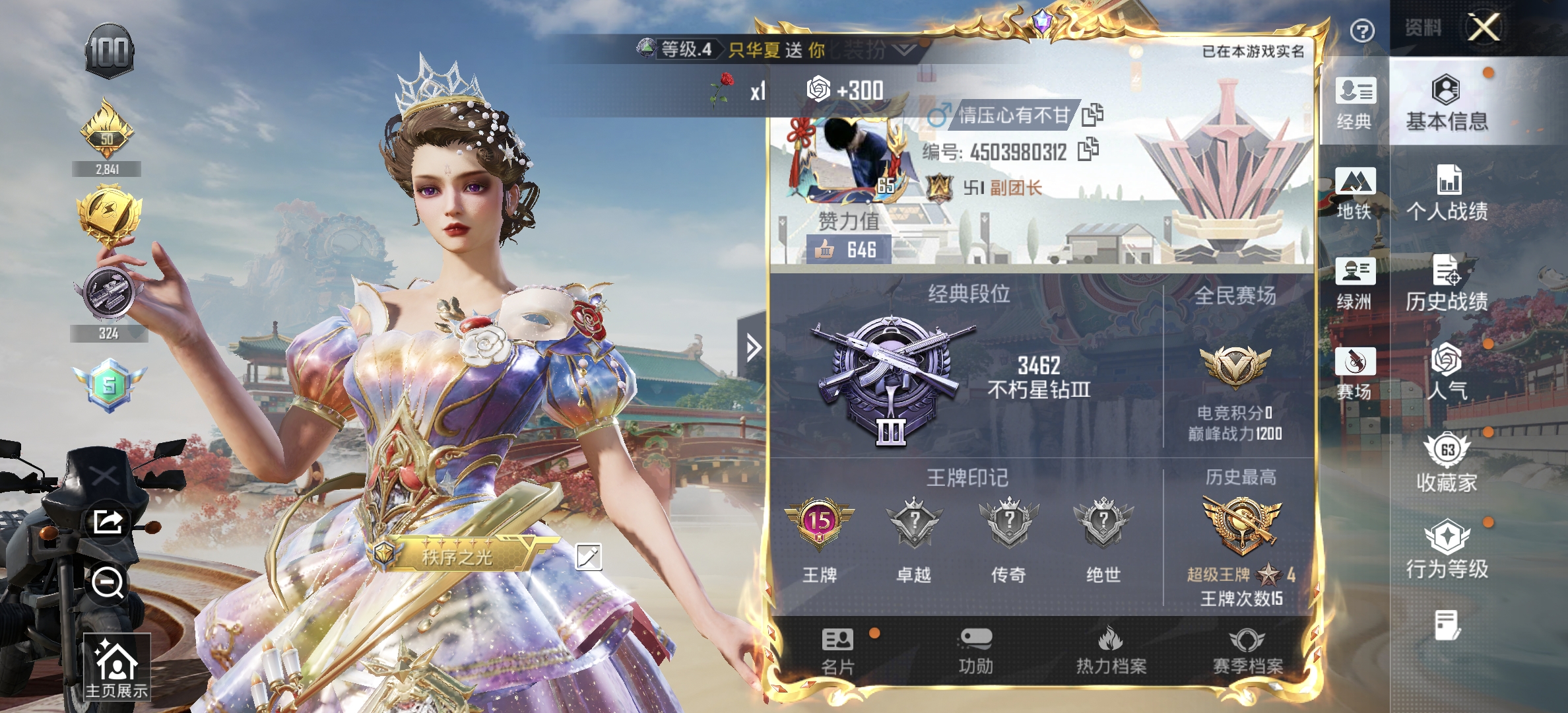Switch to the 地铁 mode tab

(x=1355, y=193)
